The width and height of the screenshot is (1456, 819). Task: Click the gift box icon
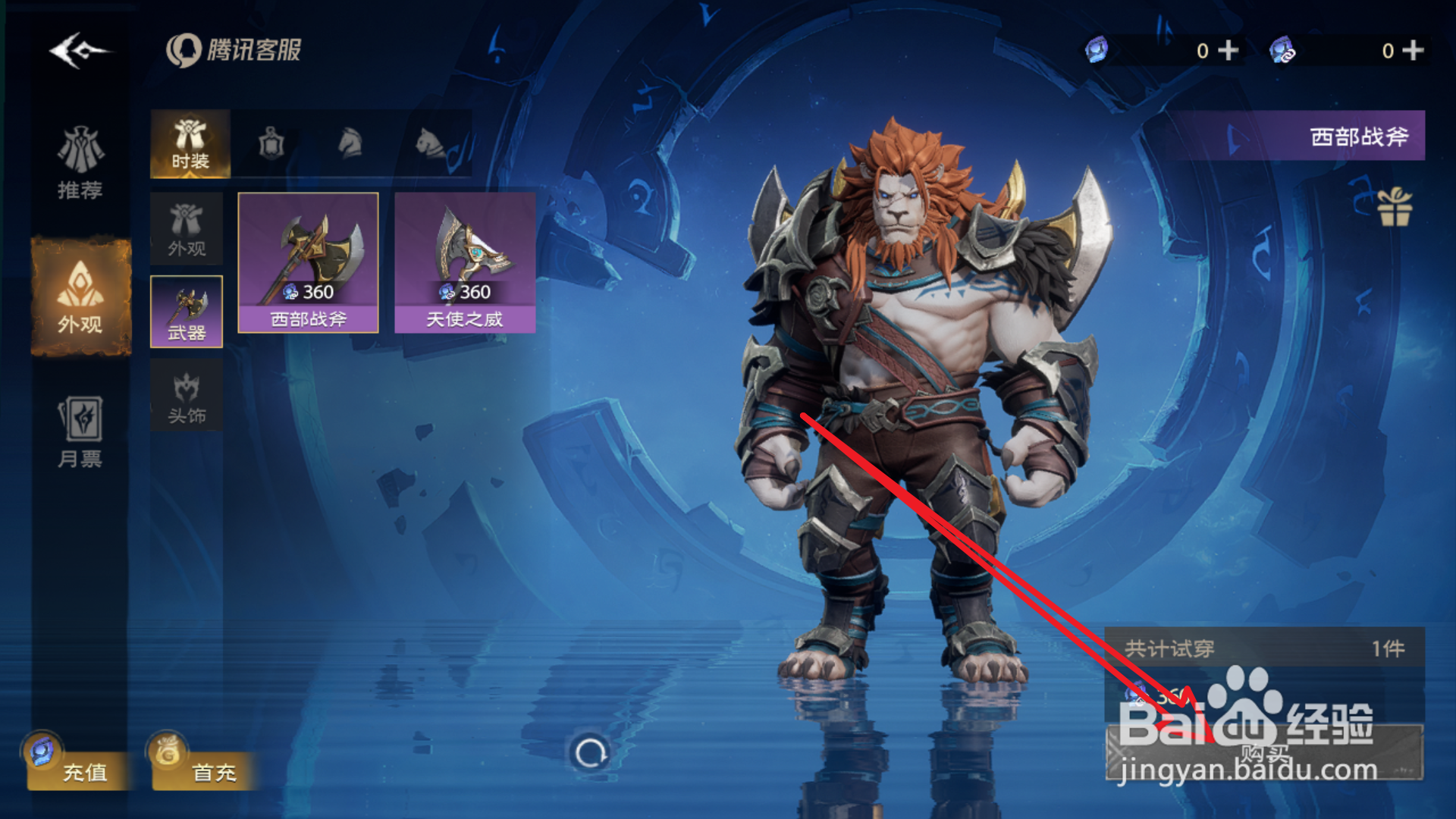click(x=1394, y=207)
